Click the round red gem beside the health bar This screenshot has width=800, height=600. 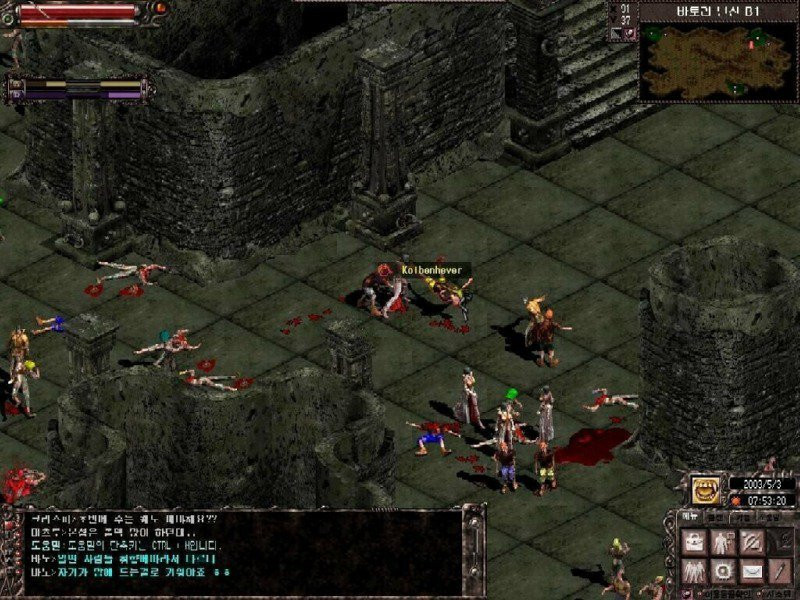(x=159, y=8)
